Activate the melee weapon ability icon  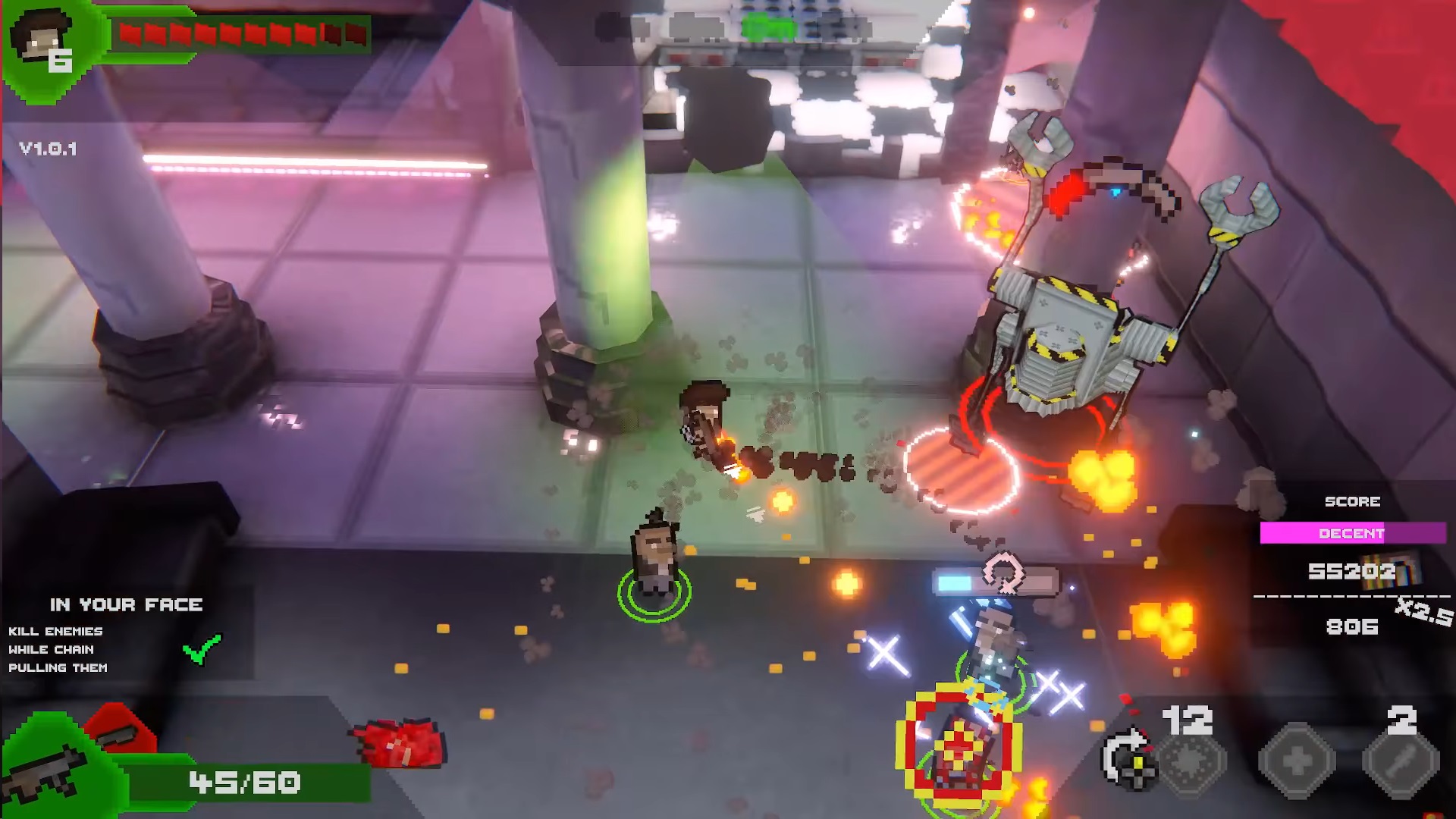(1400, 761)
